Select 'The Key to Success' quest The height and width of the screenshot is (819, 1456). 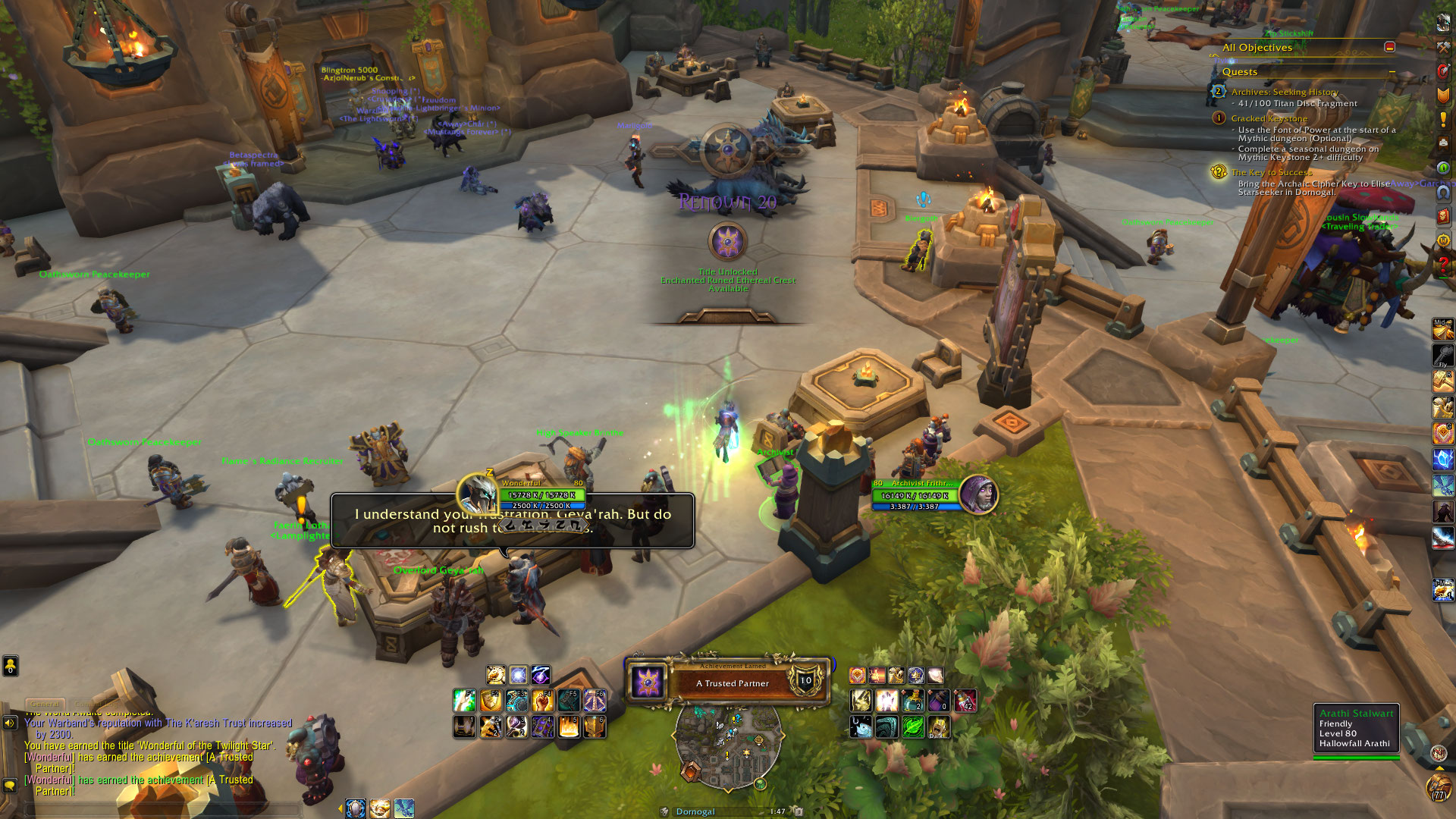[x=1271, y=173]
